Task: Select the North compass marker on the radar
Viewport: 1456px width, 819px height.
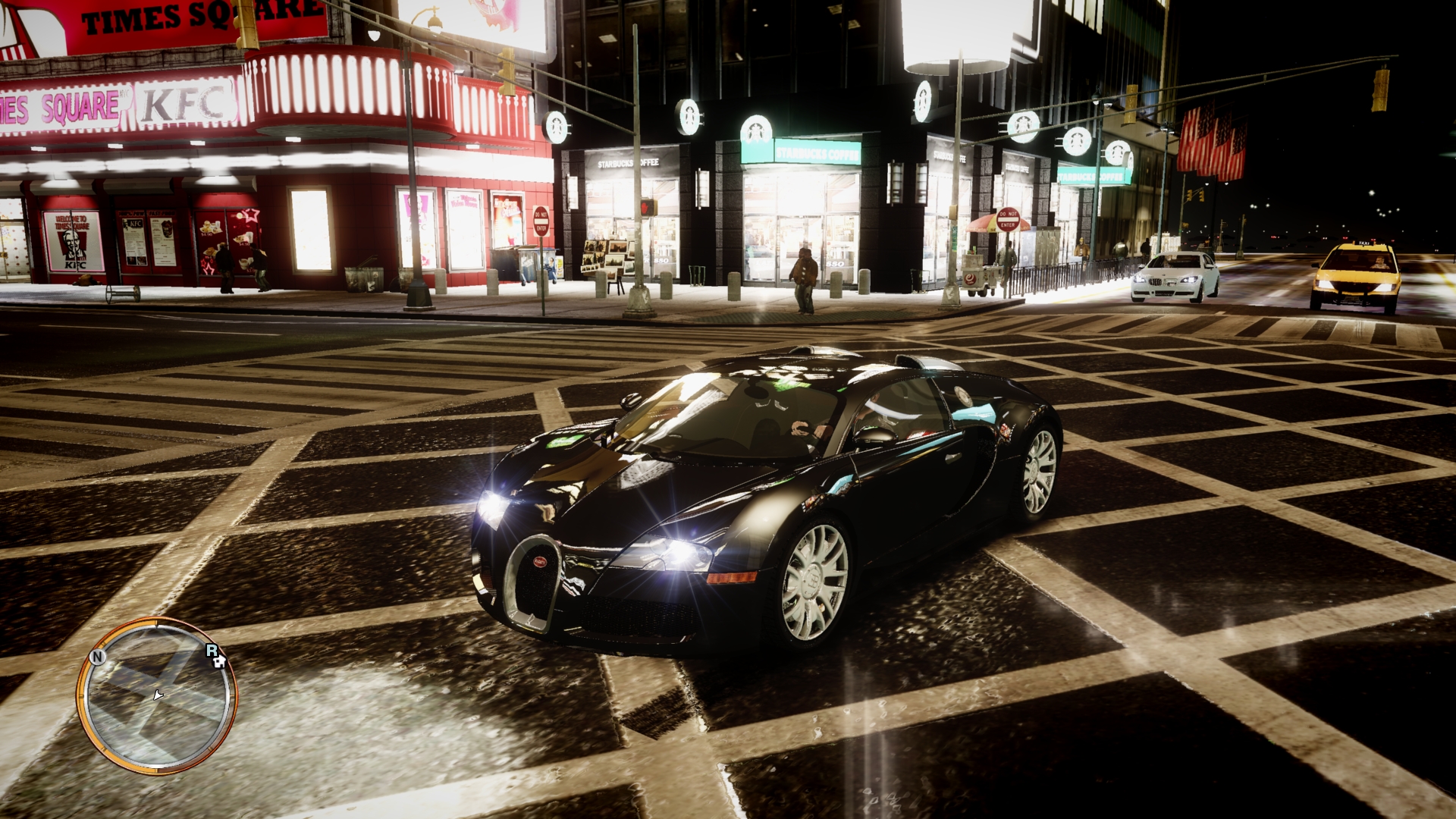Action: click(x=97, y=657)
